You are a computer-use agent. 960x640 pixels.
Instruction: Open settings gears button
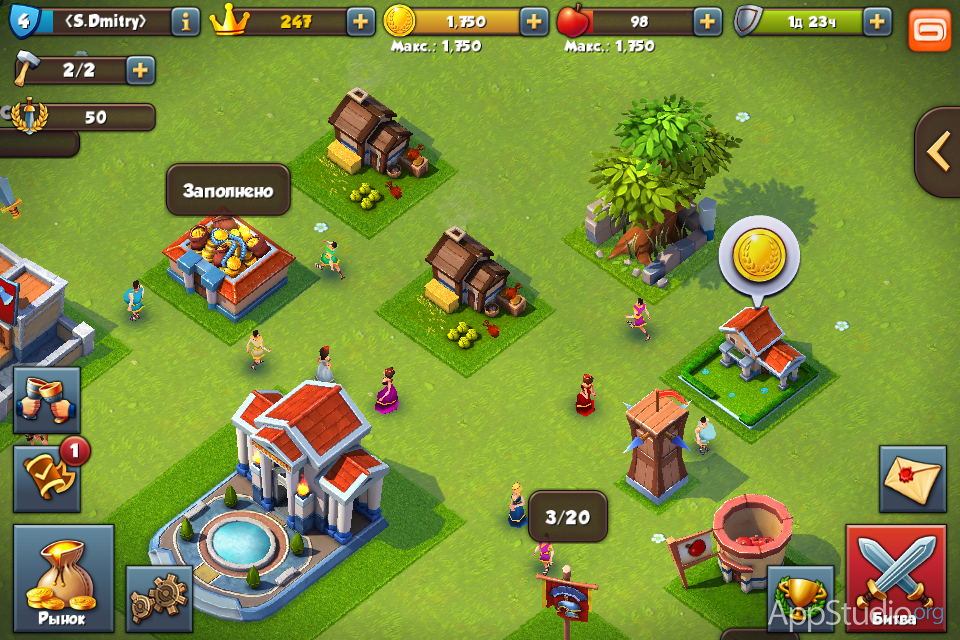pos(159,598)
